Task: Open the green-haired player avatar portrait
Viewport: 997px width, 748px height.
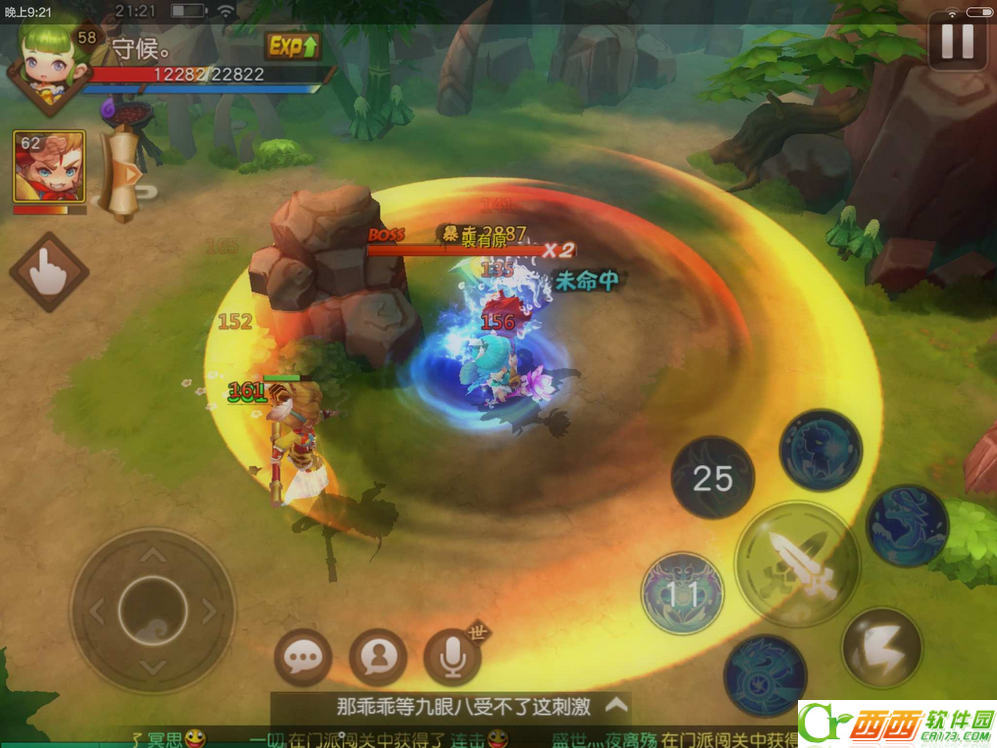Action: [45, 68]
